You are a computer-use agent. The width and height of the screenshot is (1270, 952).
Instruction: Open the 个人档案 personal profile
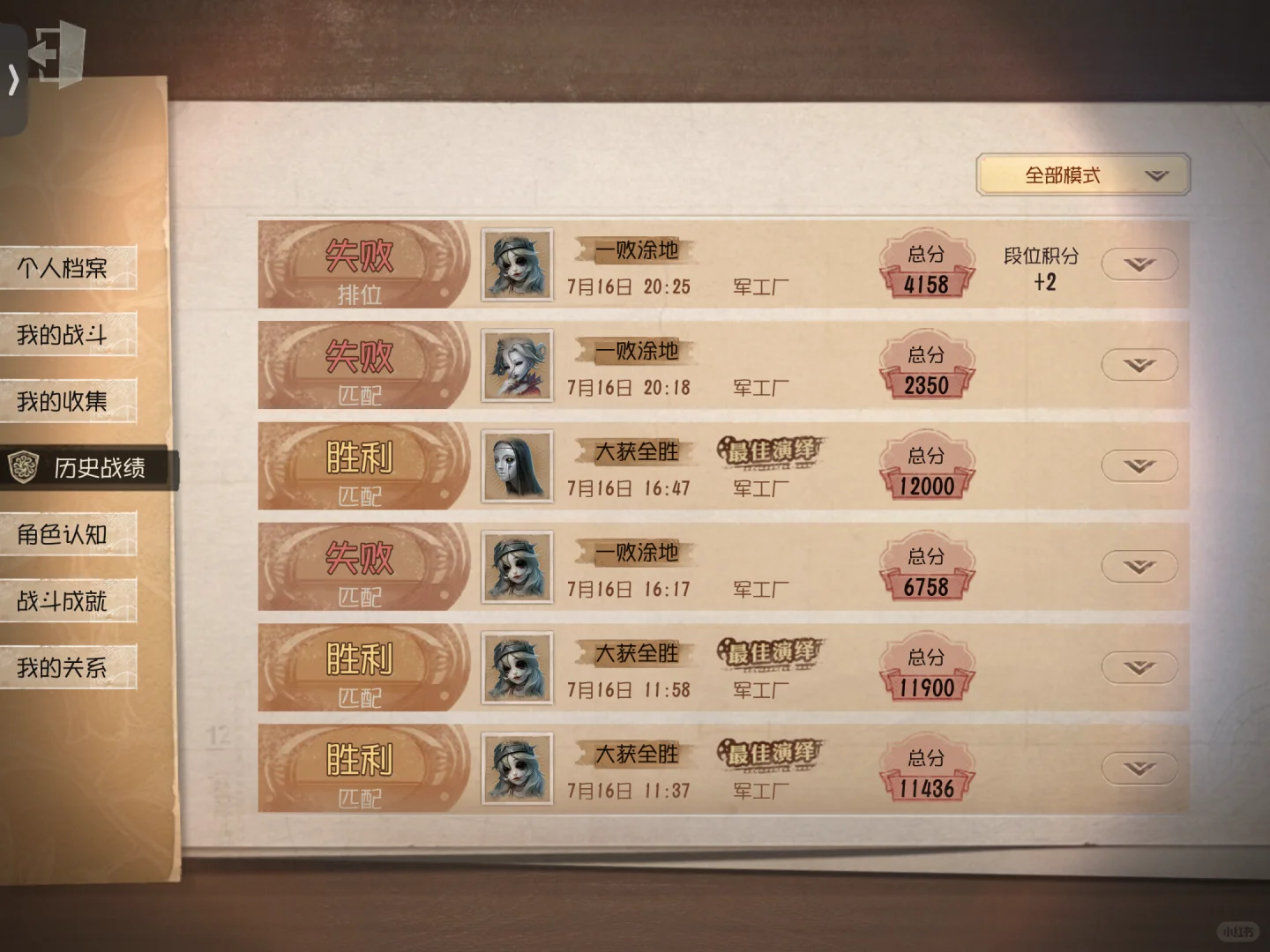62,266
